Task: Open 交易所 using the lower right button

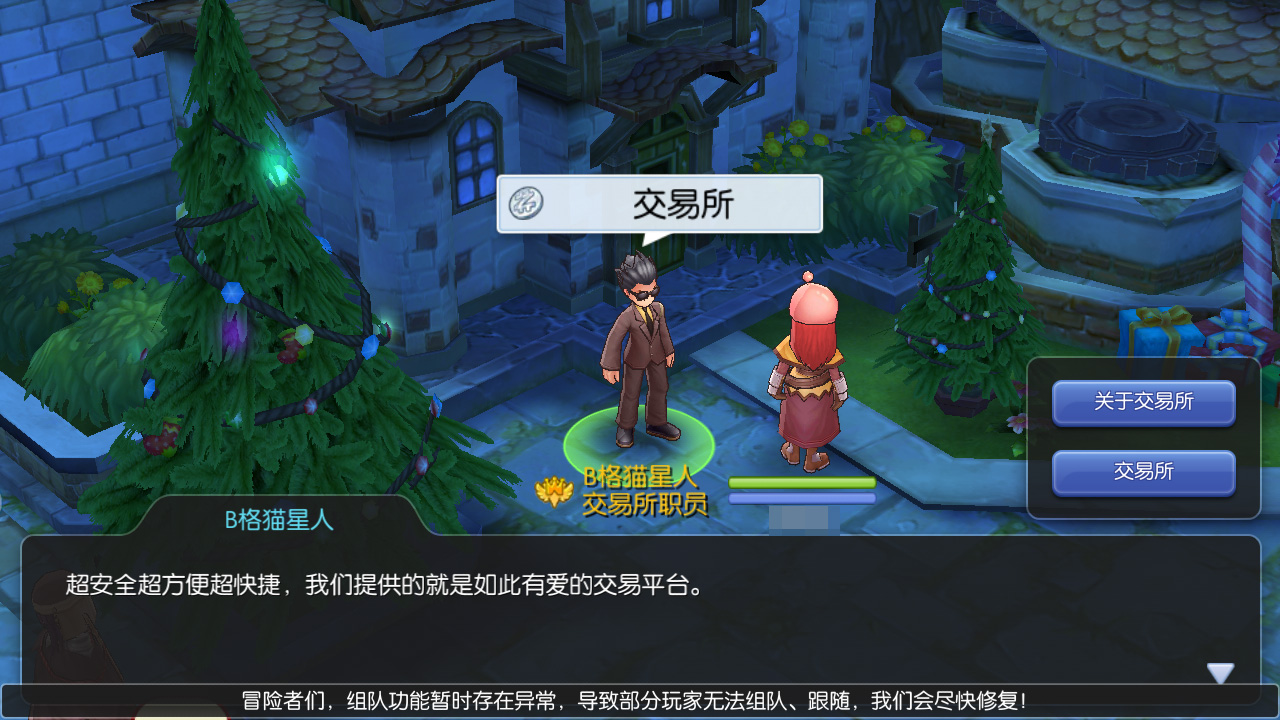Action: pyautogui.click(x=1141, y=471)
